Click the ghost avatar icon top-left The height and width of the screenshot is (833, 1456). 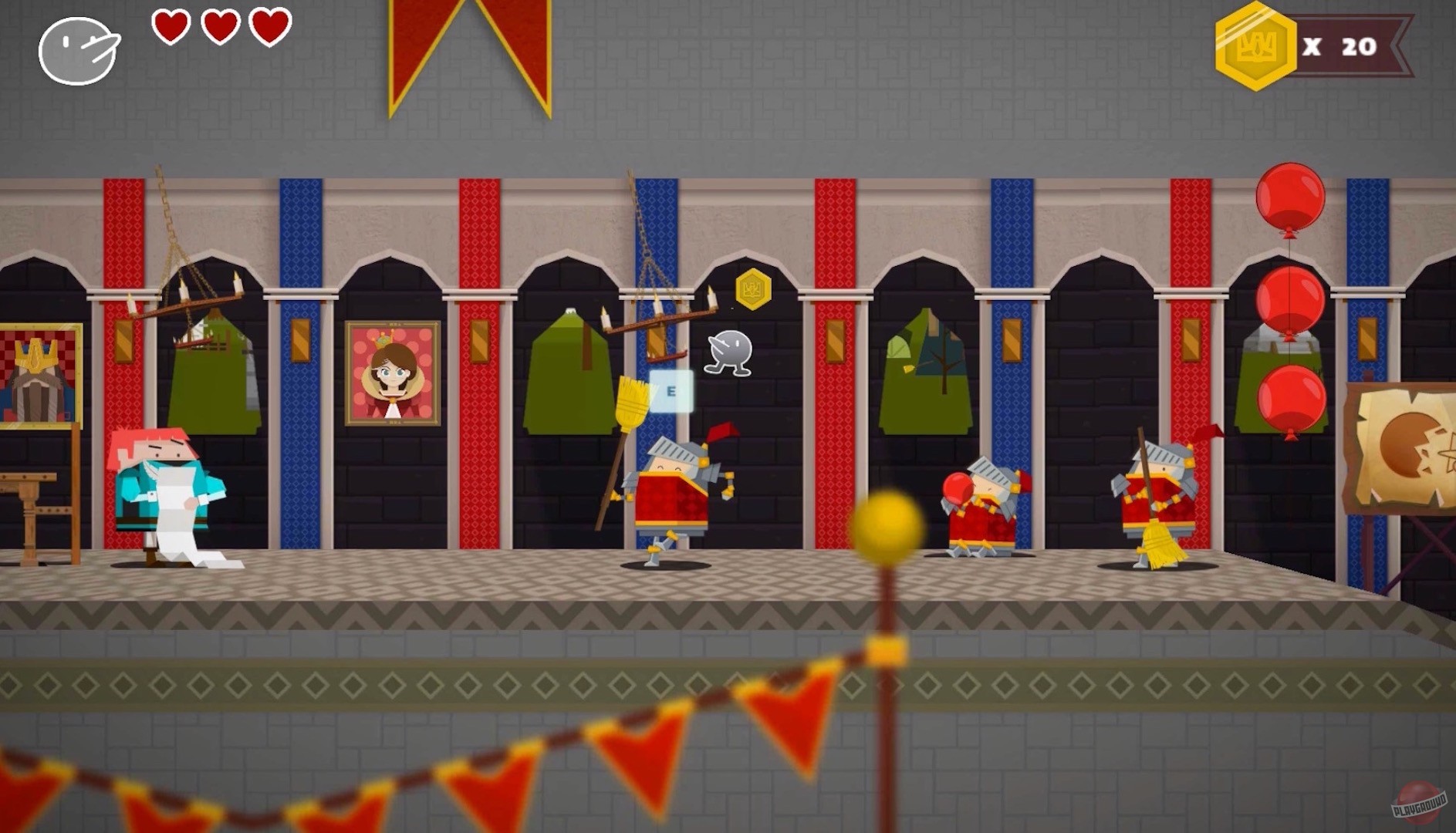[77, 50]
